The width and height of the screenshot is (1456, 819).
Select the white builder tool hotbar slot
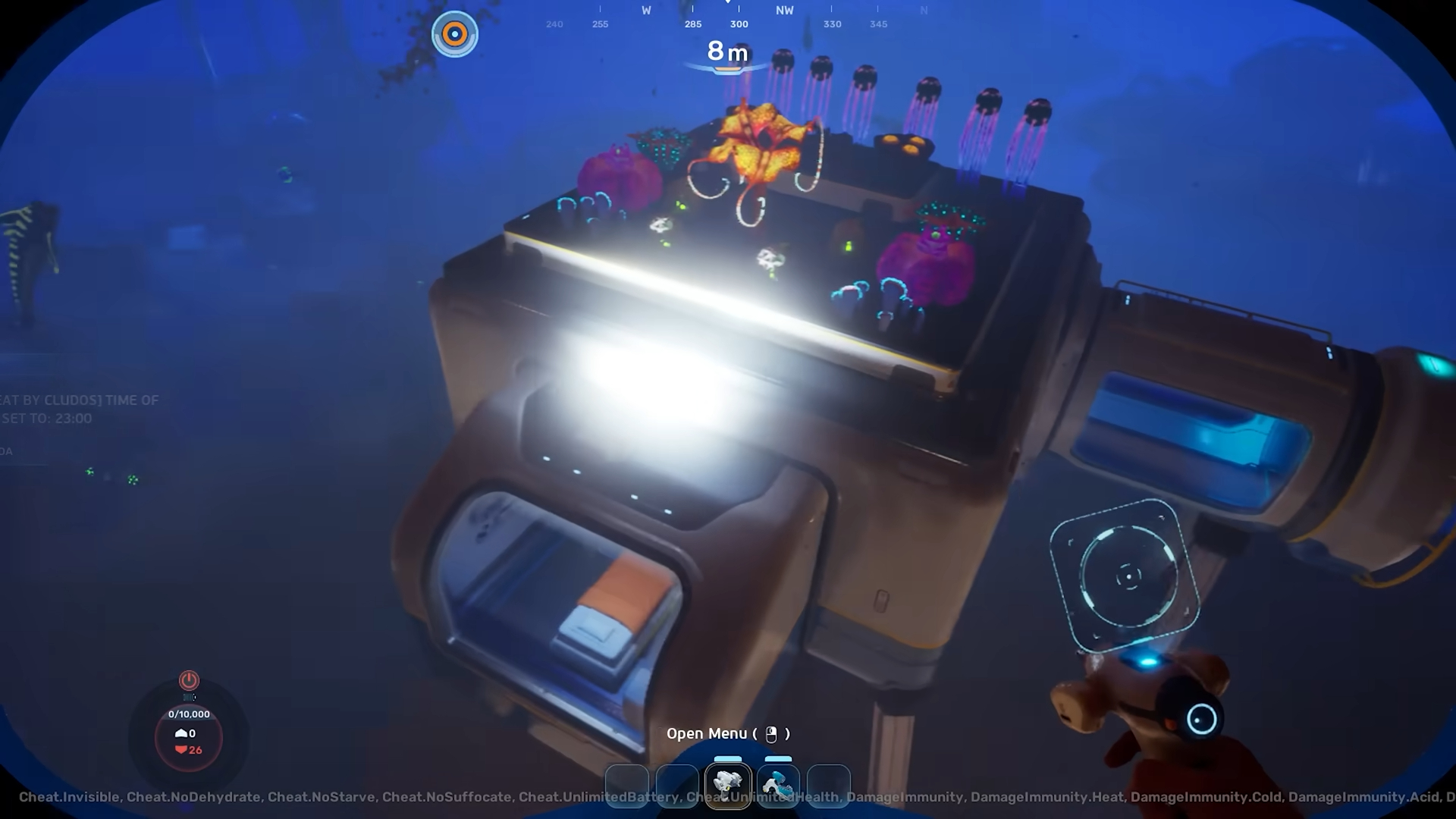click(727, 786)
